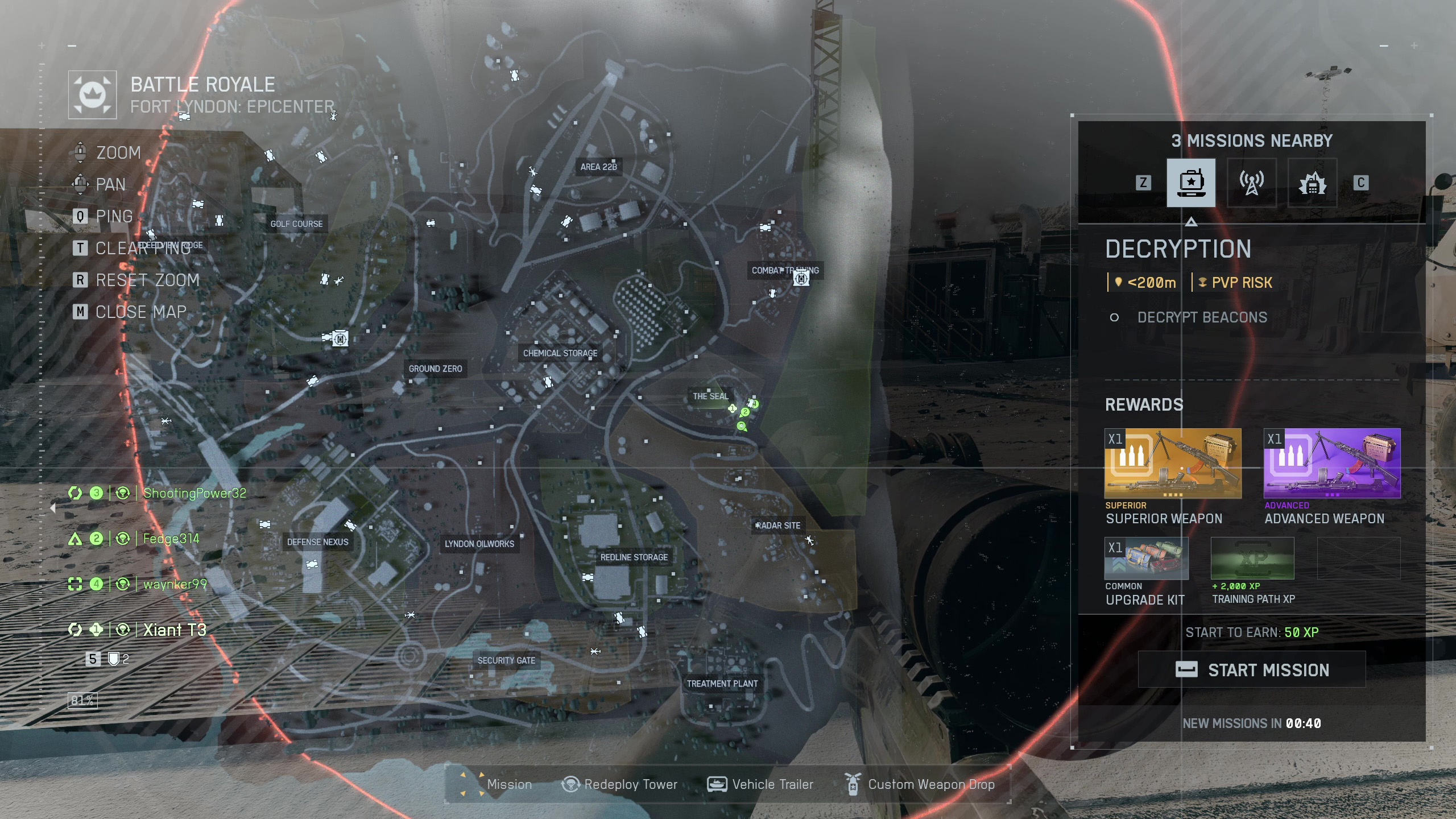1456x819 pixels.
Task: Select the Training Path XP reward
Action: tap(1252, 559)
